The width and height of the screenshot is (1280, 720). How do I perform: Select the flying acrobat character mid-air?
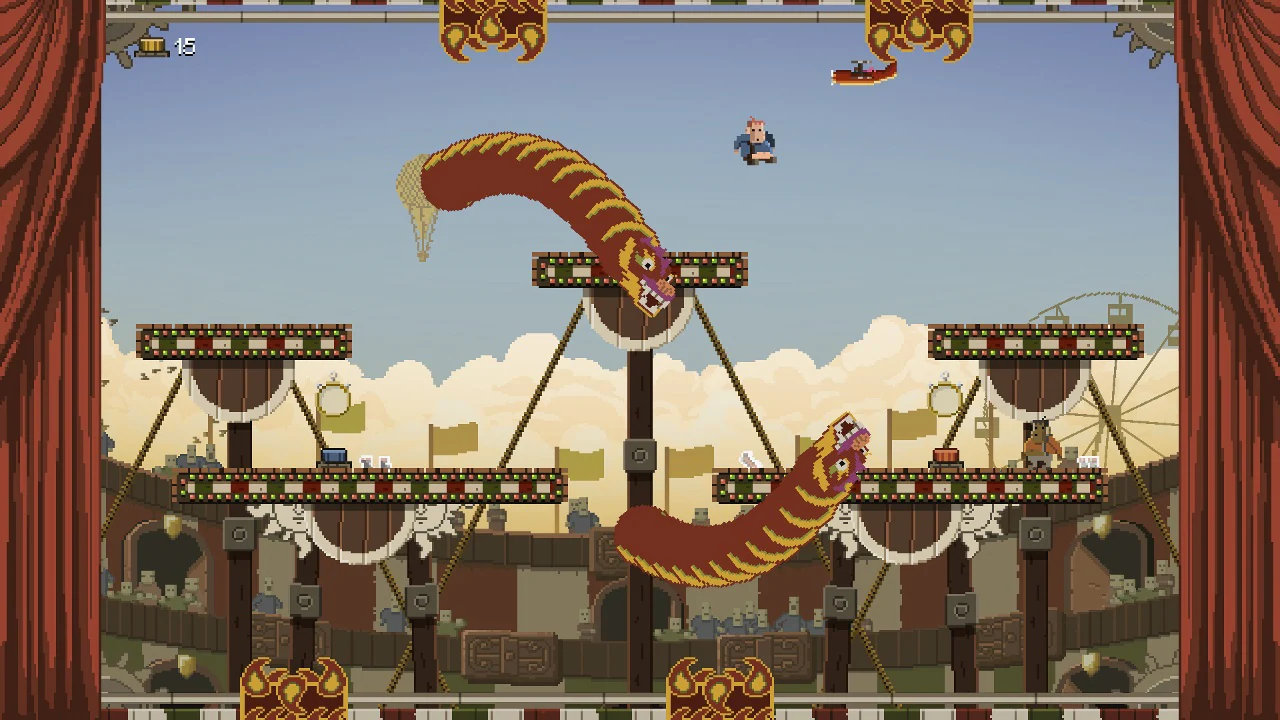pyautogui.click(x=752, y=140)
